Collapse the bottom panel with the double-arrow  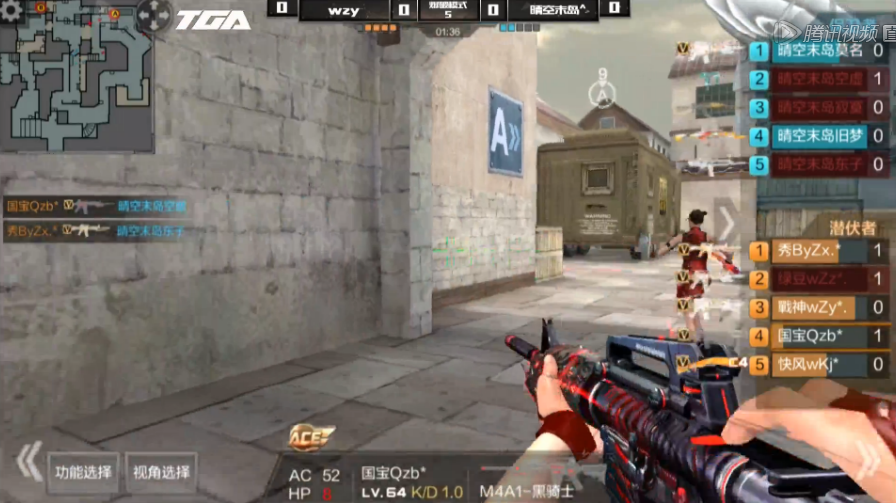pyautogui.click(x=29, y=462)
